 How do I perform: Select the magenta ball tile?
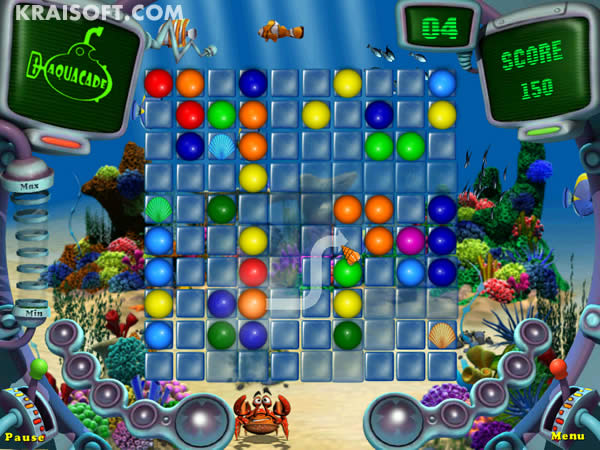[410, 240]
